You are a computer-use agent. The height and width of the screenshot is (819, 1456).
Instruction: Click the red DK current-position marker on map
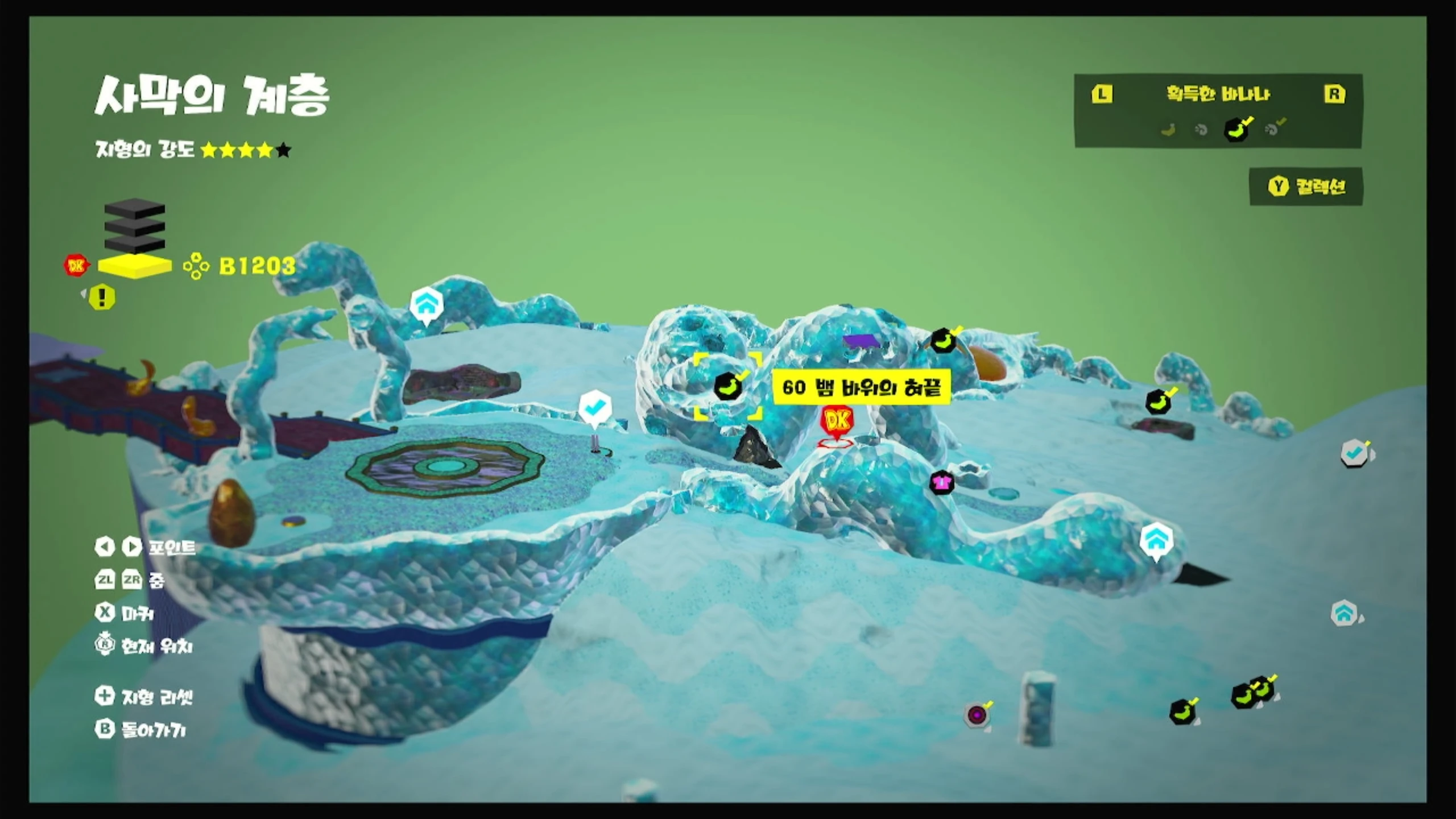tap(837, 423)
